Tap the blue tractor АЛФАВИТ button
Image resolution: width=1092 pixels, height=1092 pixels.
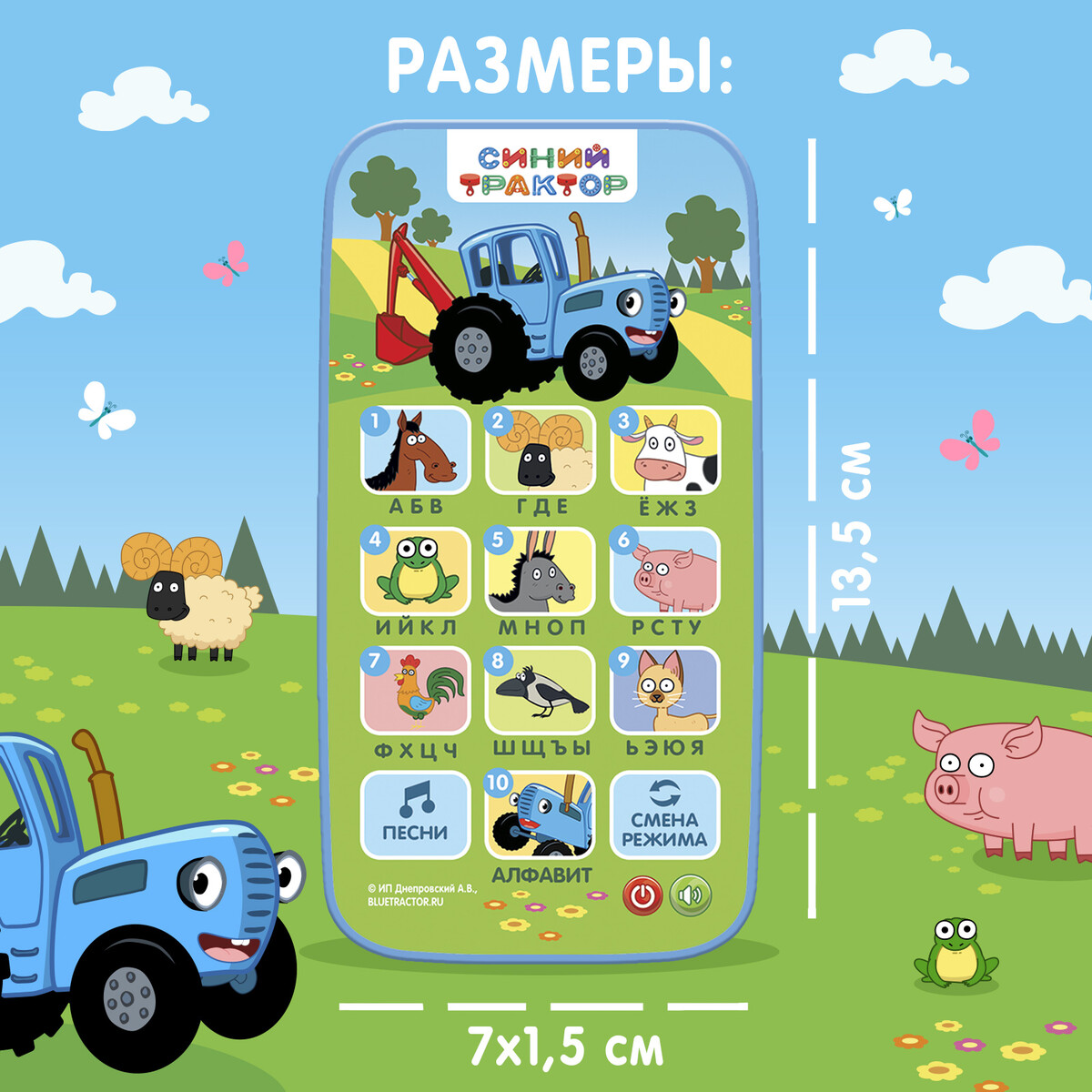click(x=540, y=814)
